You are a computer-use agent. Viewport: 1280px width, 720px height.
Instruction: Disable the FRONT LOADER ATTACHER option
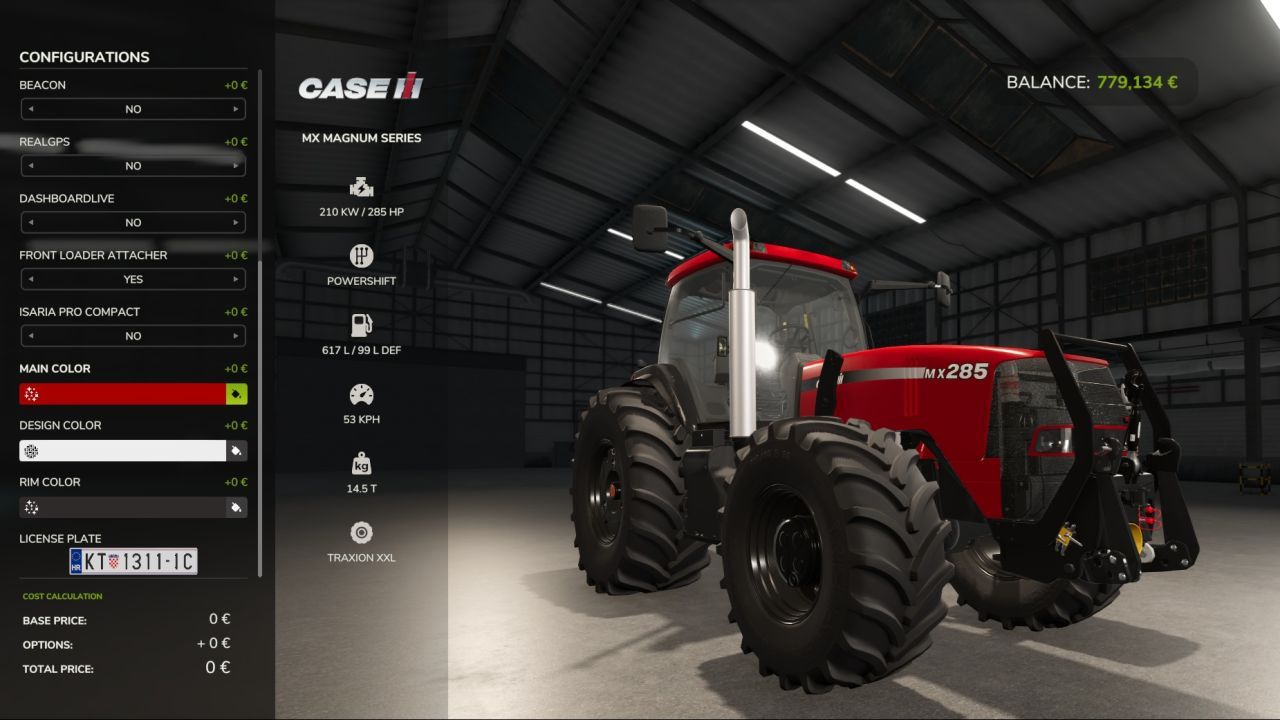tap(133, 279)
